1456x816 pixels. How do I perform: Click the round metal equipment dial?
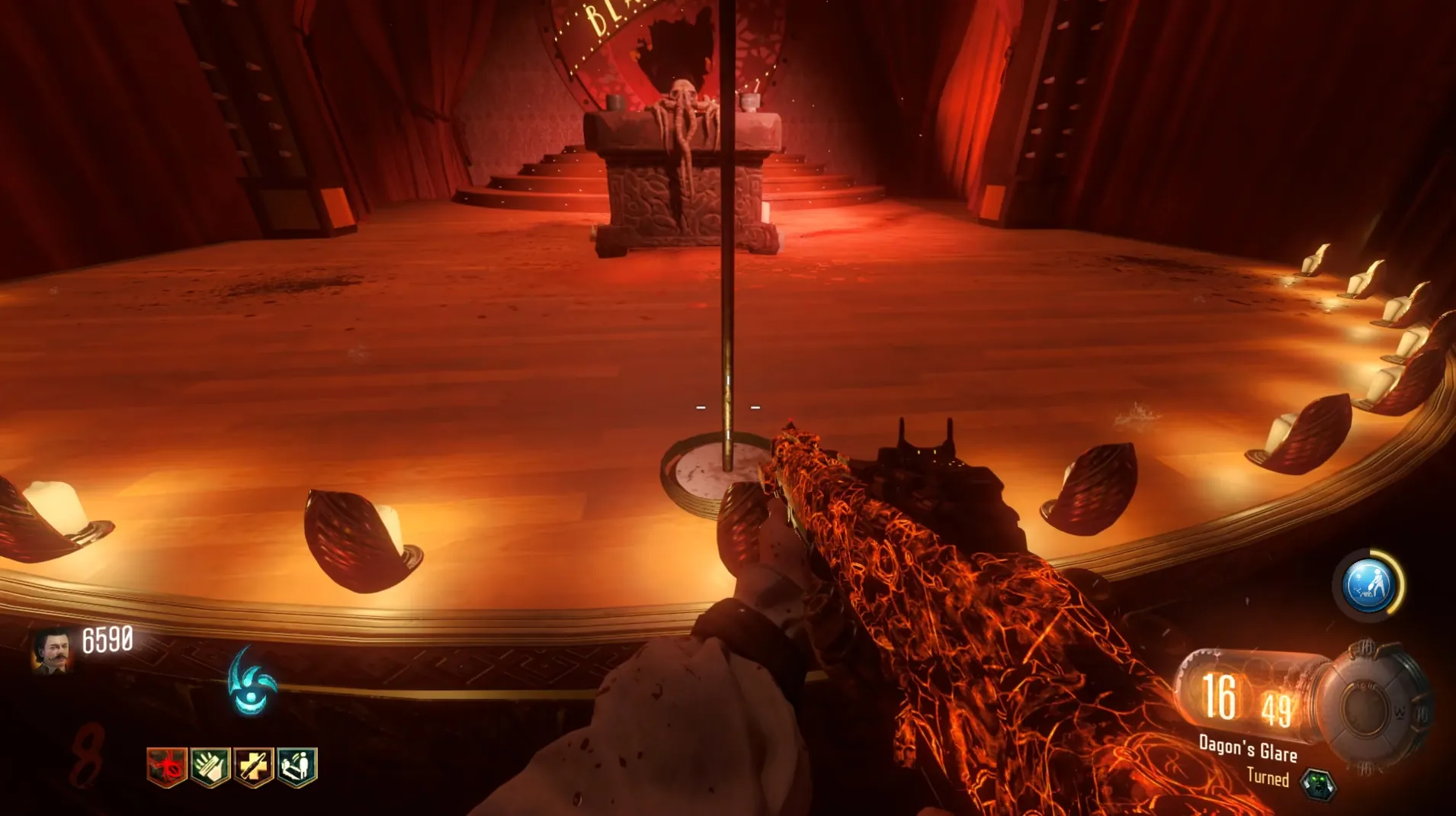tap(1370, 711)
